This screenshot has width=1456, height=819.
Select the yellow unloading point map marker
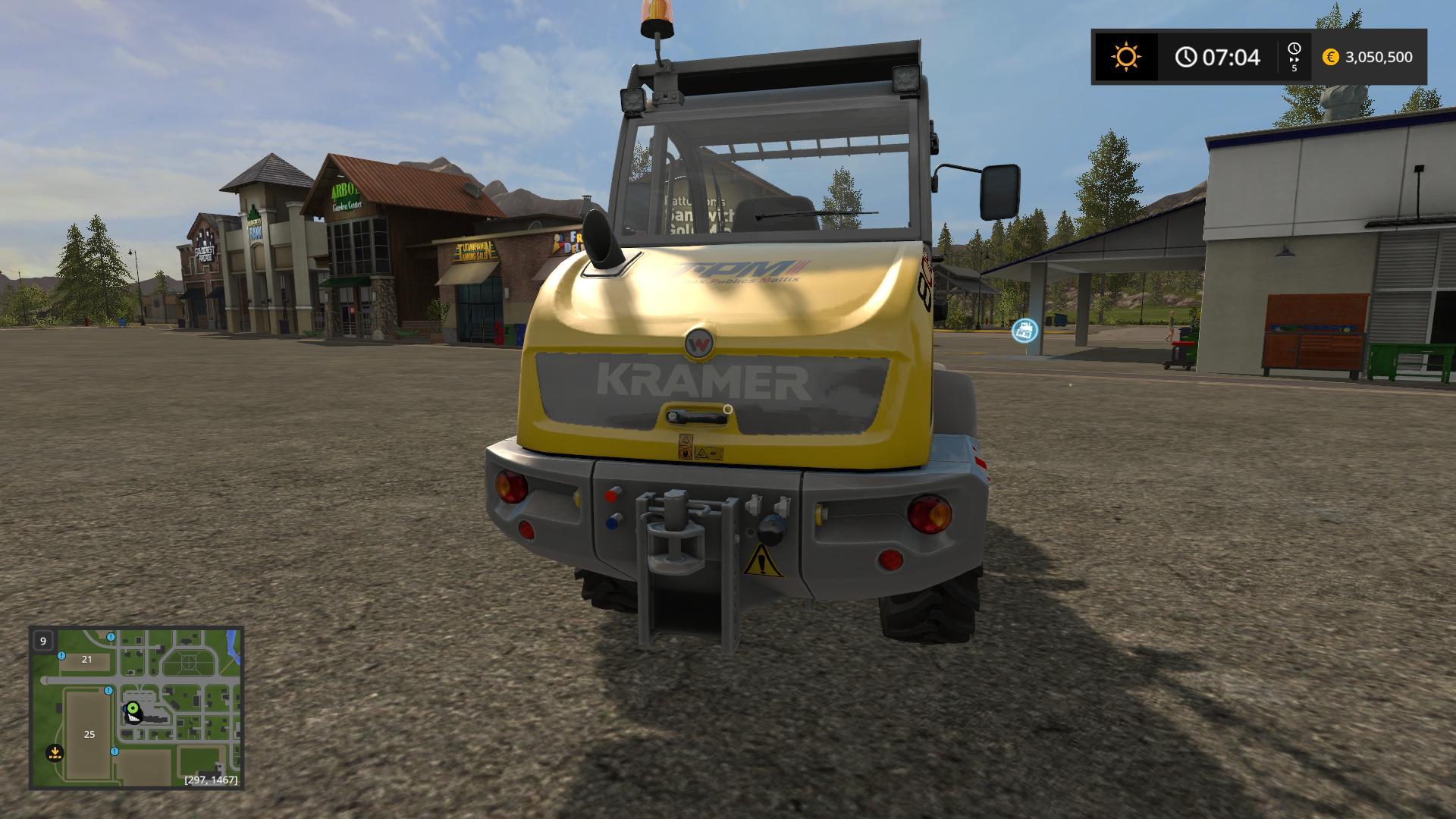pyautogui.click(x=55, y=753)
